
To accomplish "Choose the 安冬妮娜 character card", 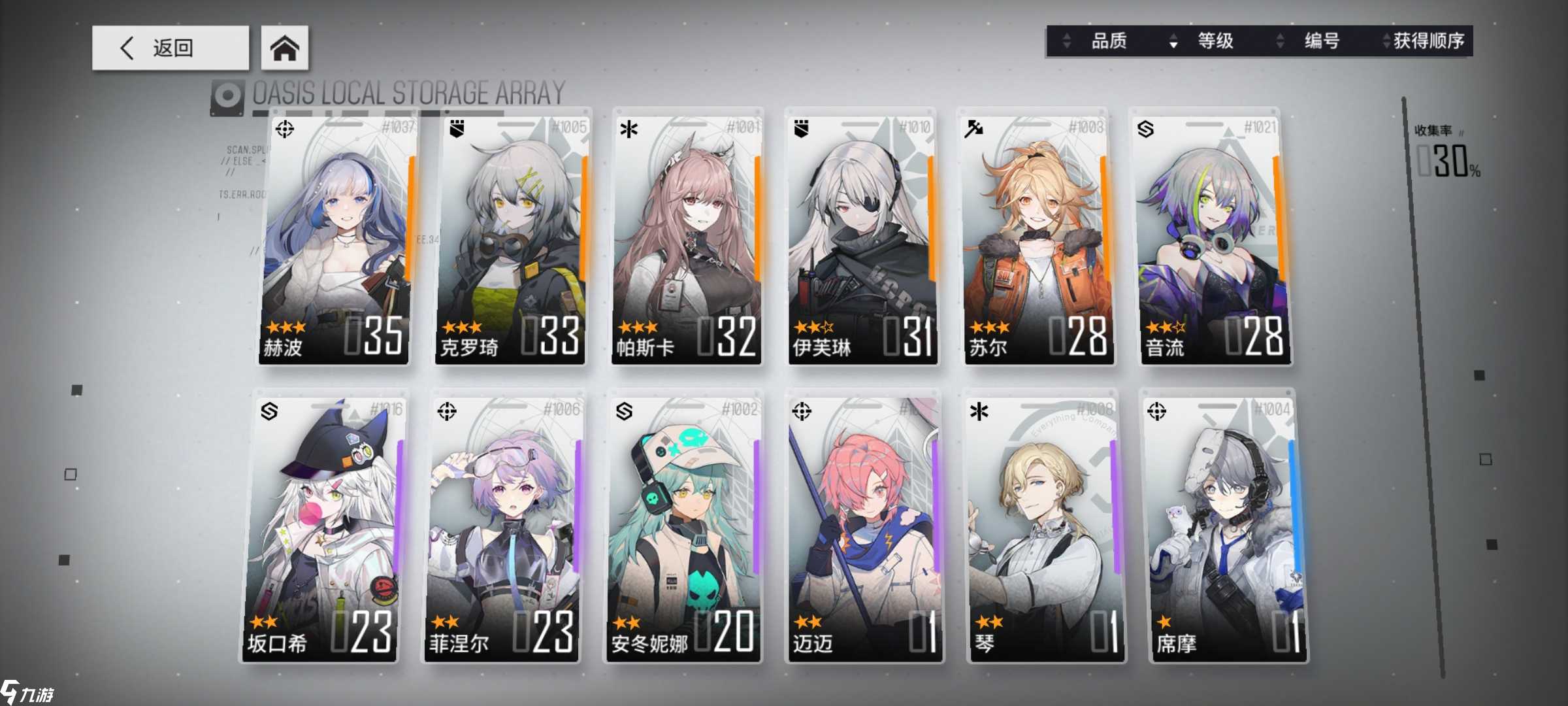I will (x=683, y=526).
